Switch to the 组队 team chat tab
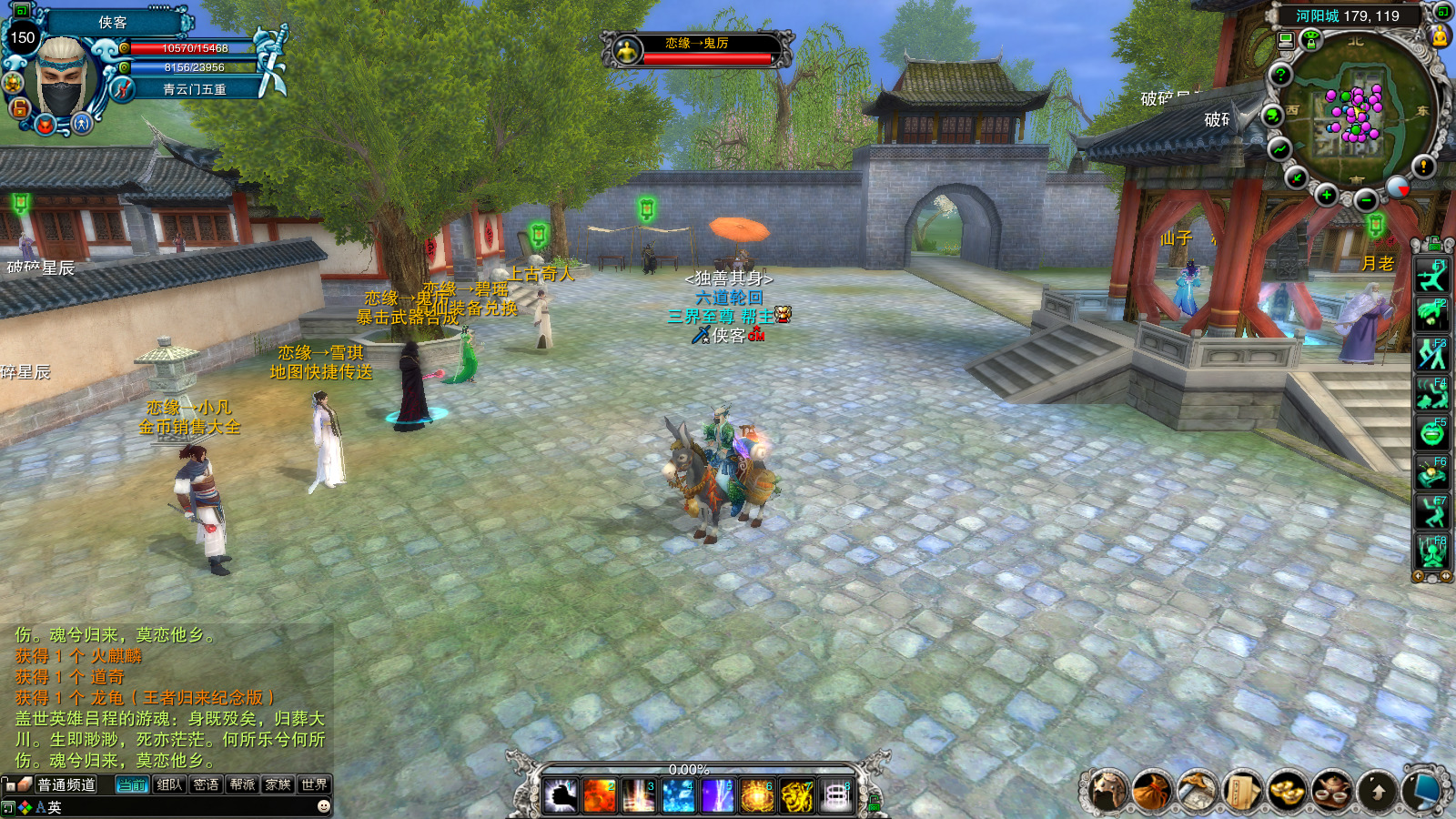This screenshot has height=819, width=1456. coord(169,784)
